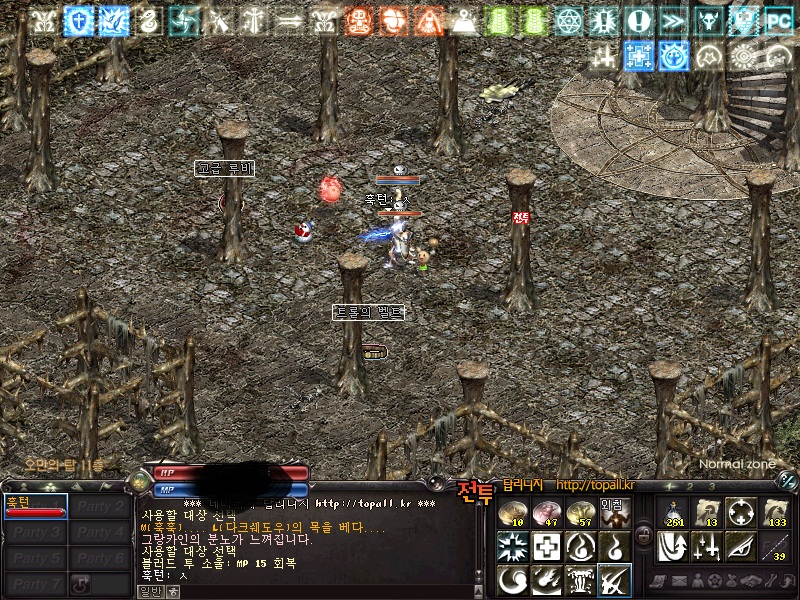Activate the falling swords skill
The image size is (800, 600).
click(708, 546)
